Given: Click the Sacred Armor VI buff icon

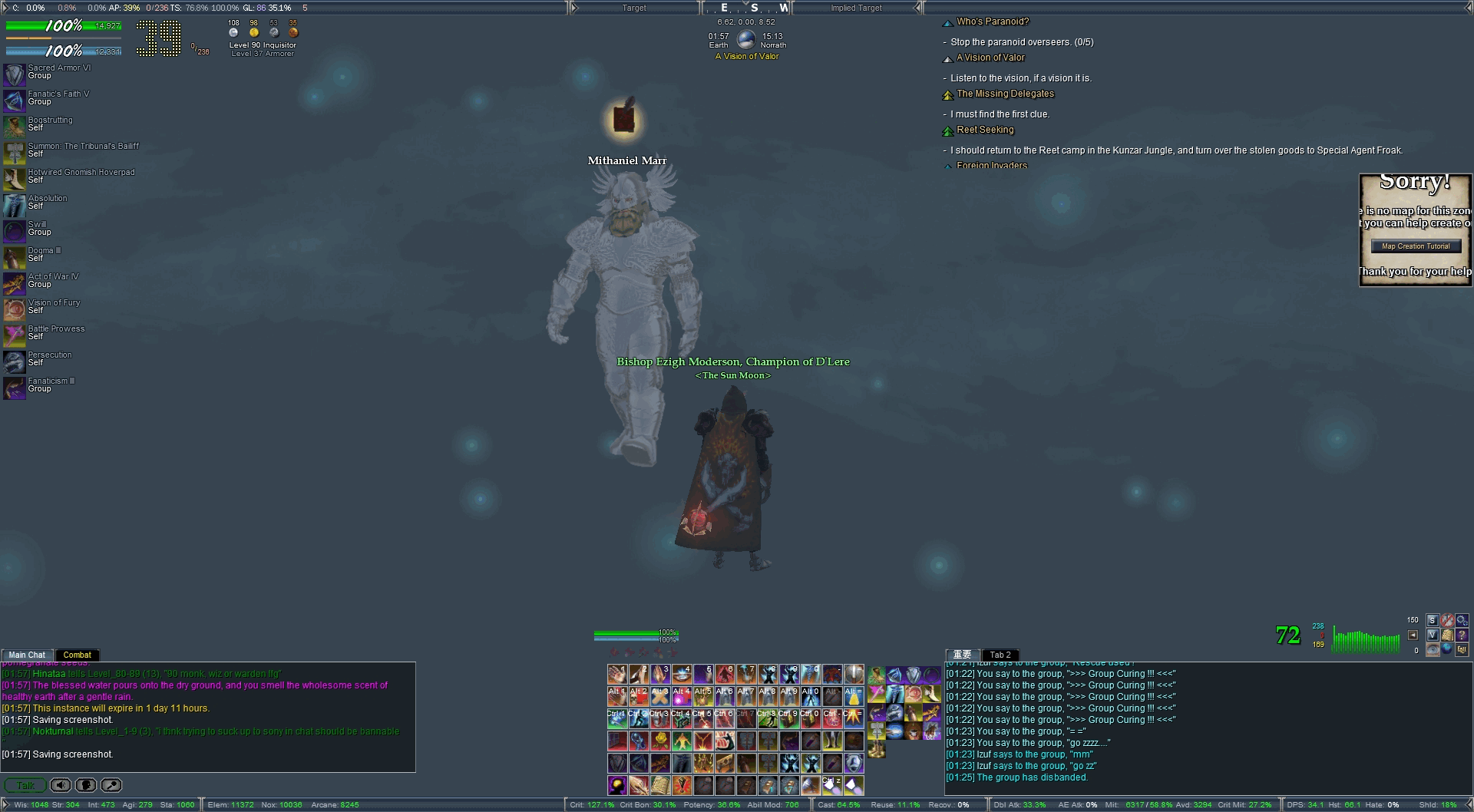Looking at the screenshot, I should [14, 74].
